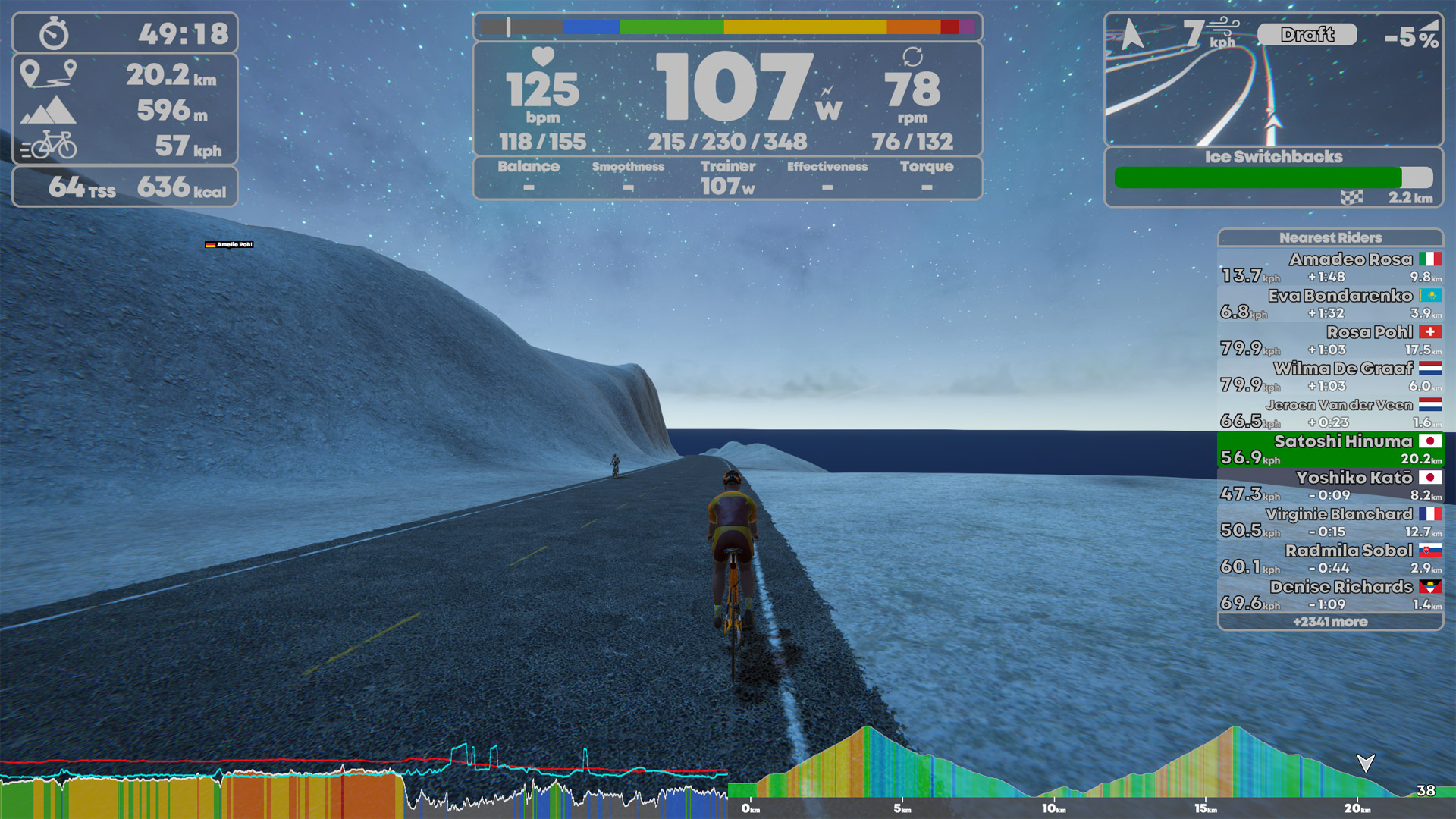Choose Eva Bondarenko rider row
This screenshot has height=819, width=1456.
pyautogui.click(x=1330, y=304)
